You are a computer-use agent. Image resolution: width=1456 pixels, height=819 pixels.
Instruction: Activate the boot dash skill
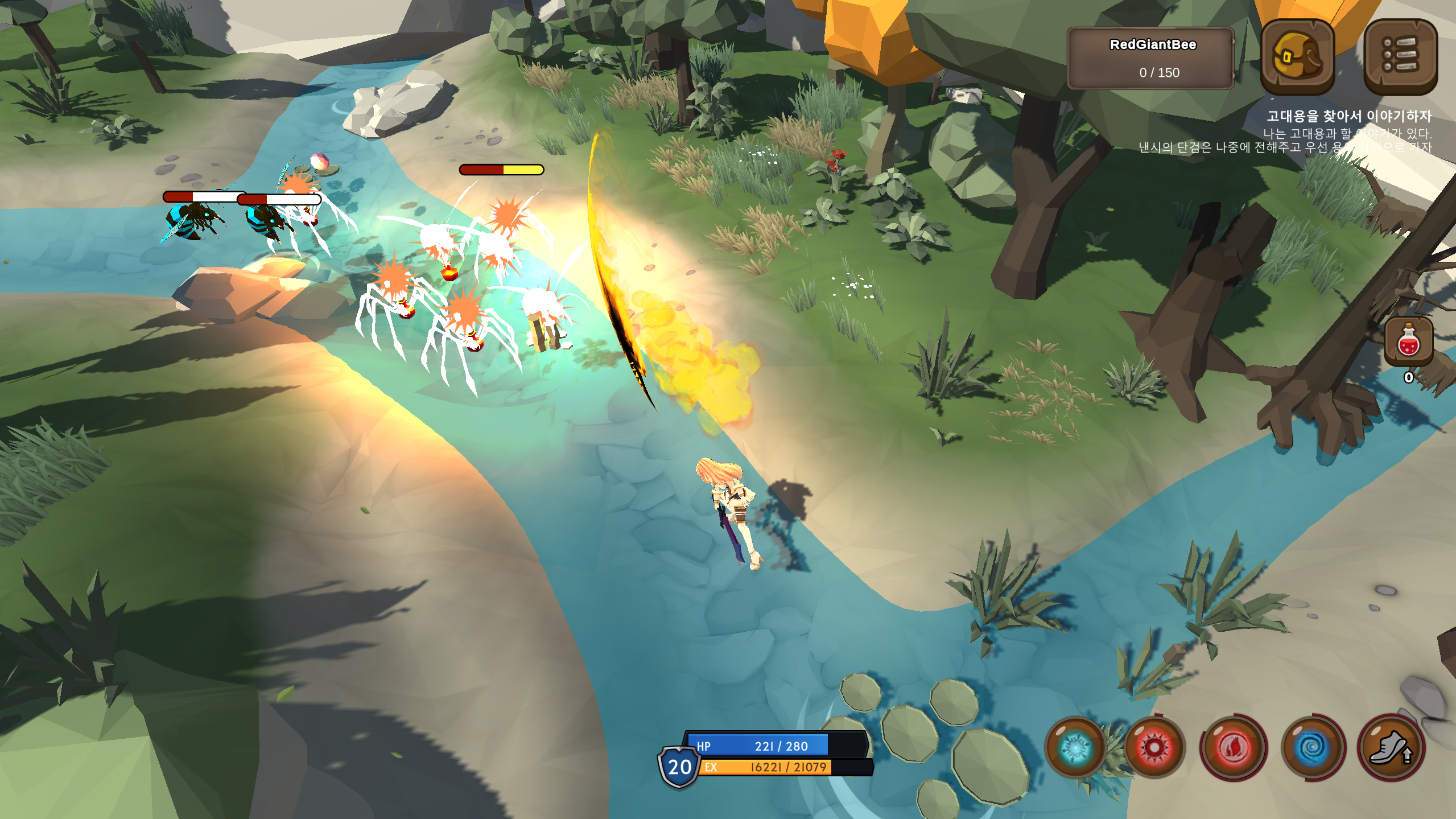pyautogui.click(x=1391, y=747)
